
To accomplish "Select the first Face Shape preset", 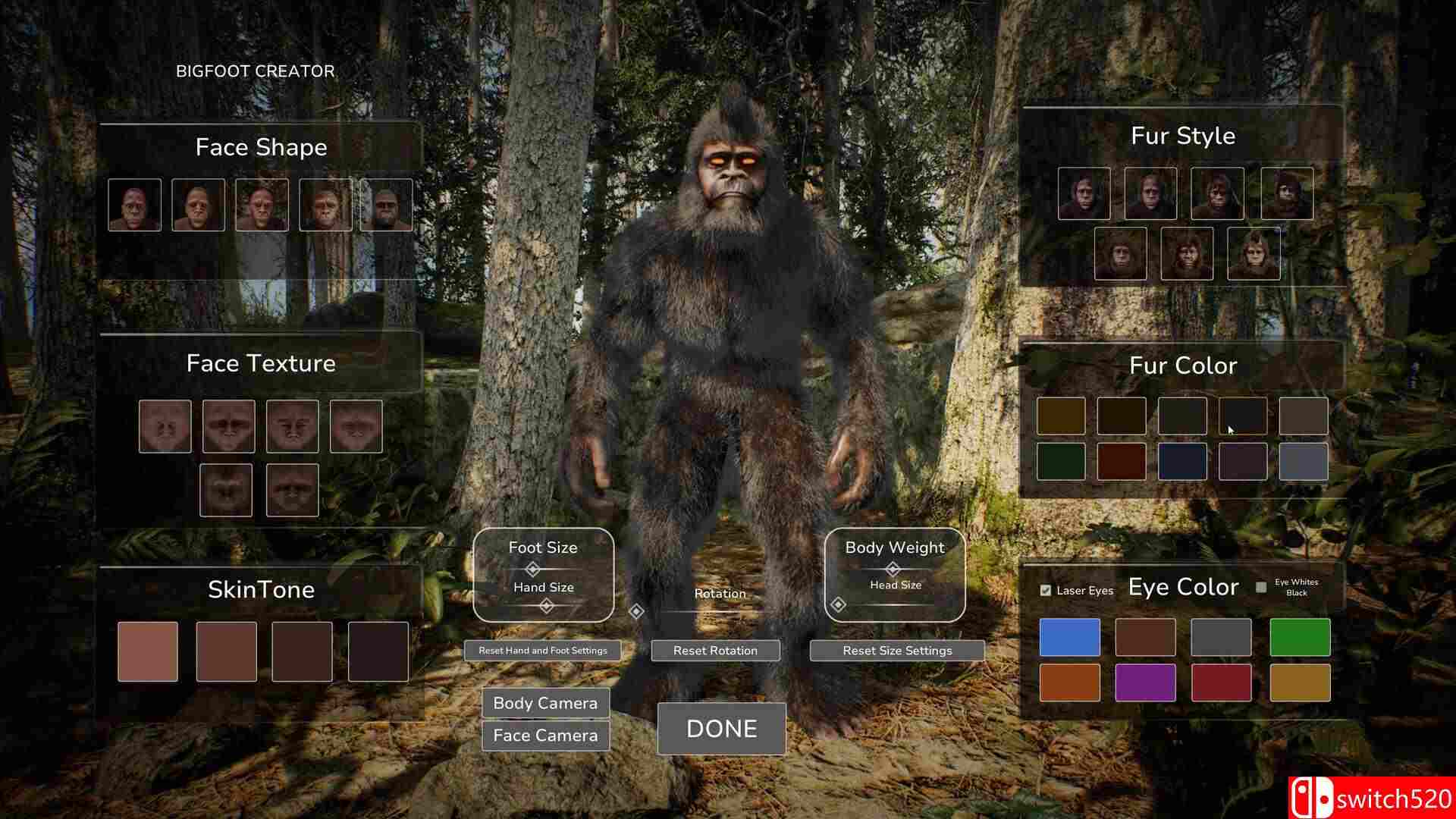I will 135,203.
